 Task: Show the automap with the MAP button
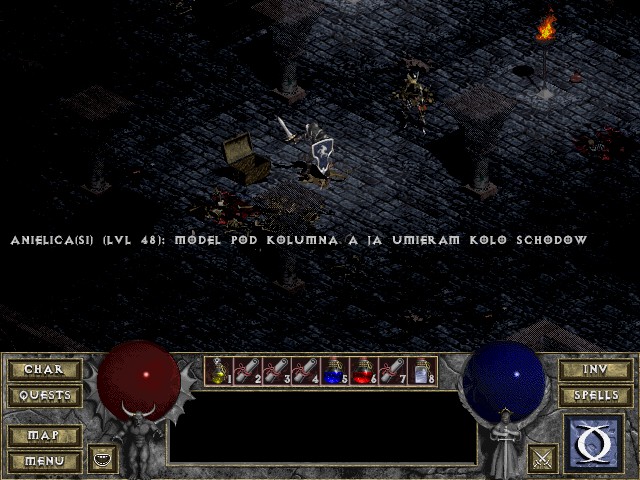(x=44, y=436)
